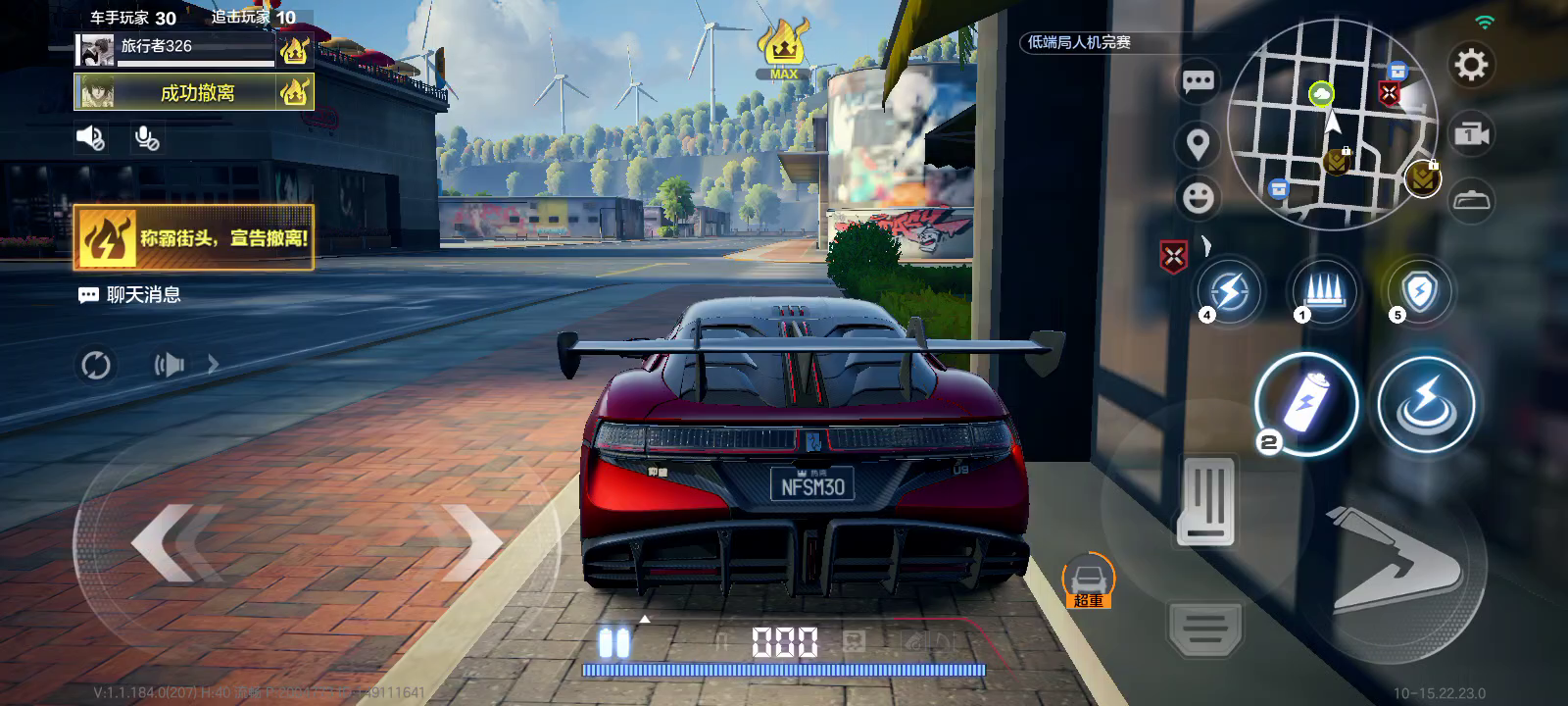Use the battery nitro boost
This screenshot has height=706, width=1568.
1306,404
